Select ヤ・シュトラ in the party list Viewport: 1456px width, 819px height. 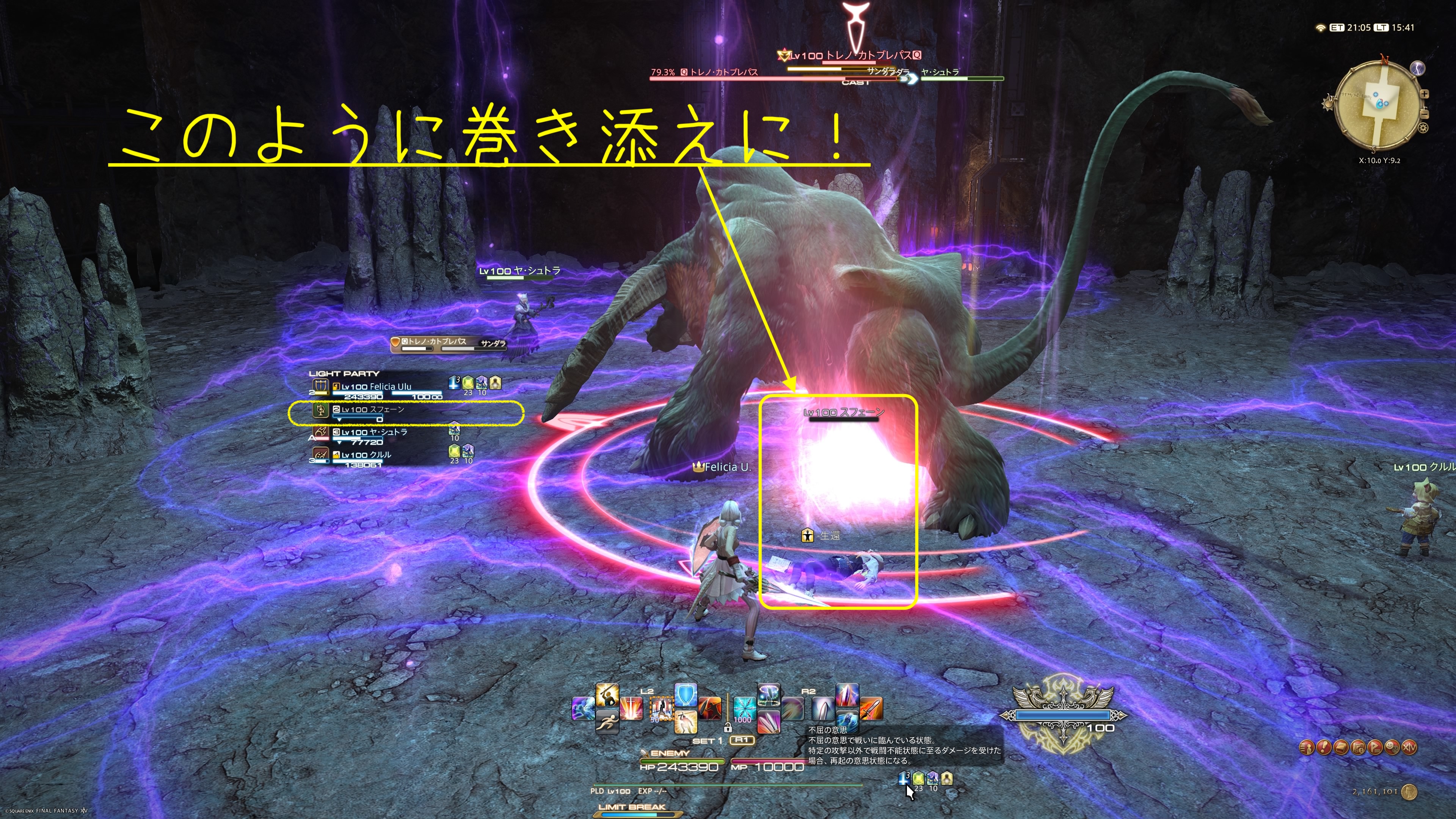coord(373,432)
